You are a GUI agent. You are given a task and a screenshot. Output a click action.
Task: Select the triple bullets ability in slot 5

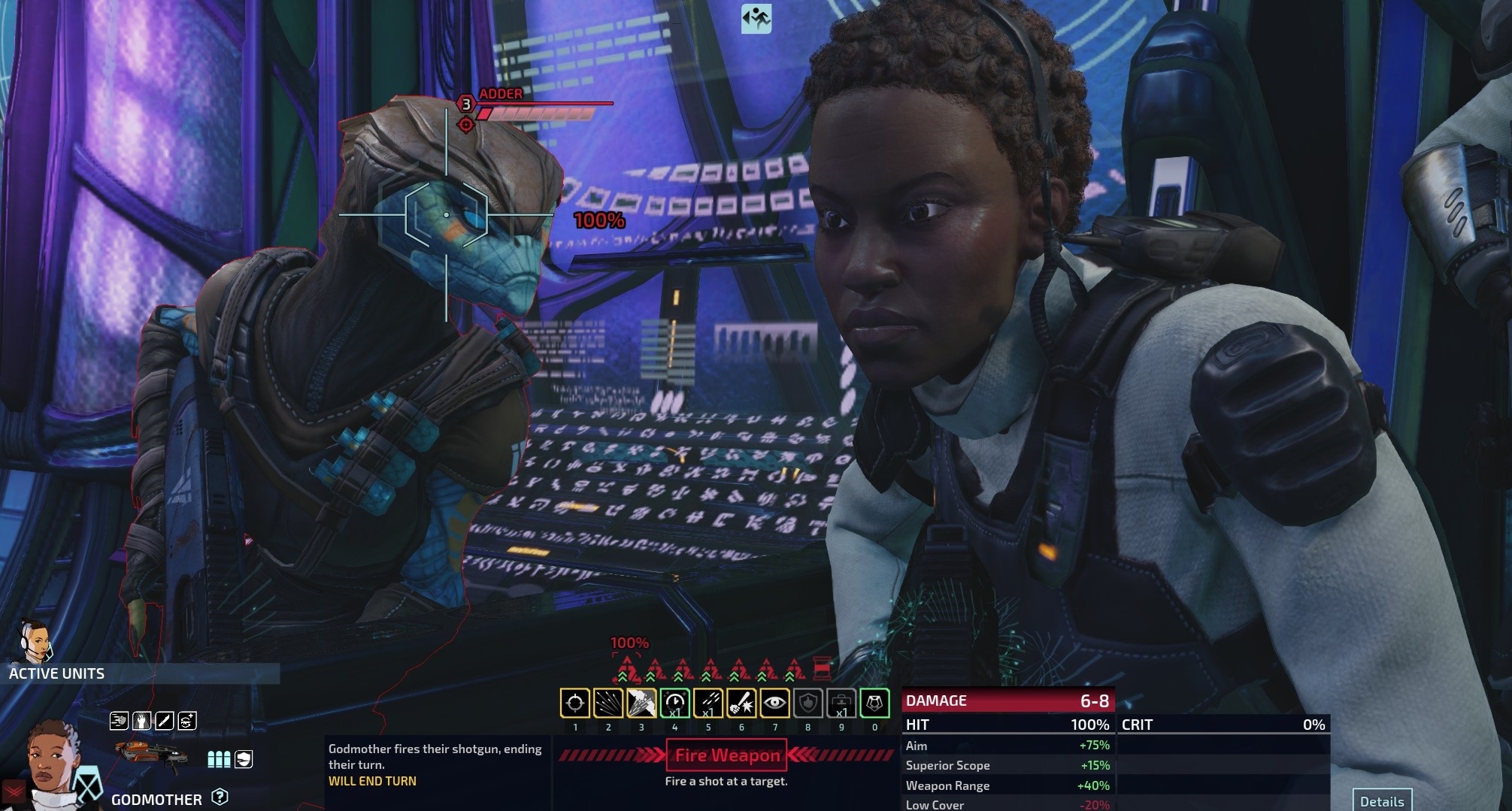tap(708, 704)
